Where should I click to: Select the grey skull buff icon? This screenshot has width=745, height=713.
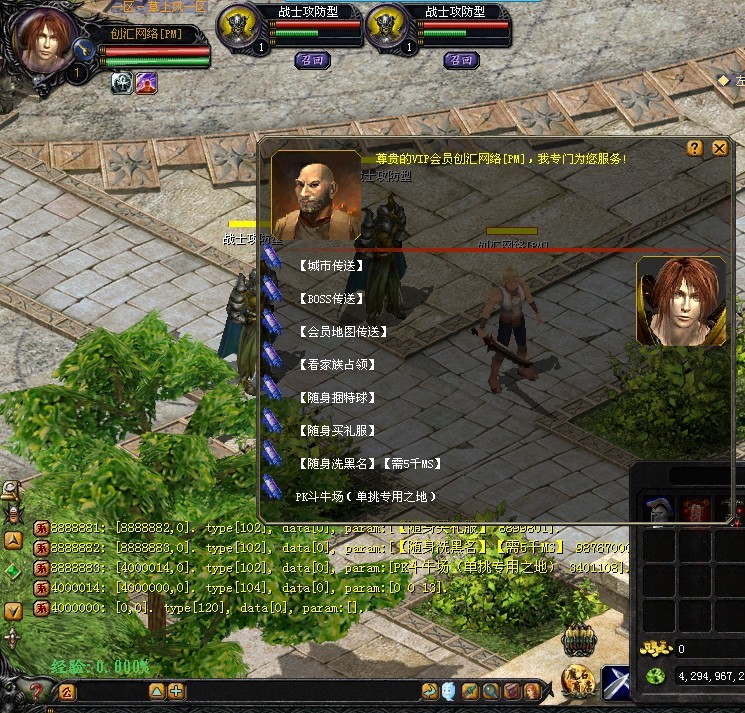point(122,83)
